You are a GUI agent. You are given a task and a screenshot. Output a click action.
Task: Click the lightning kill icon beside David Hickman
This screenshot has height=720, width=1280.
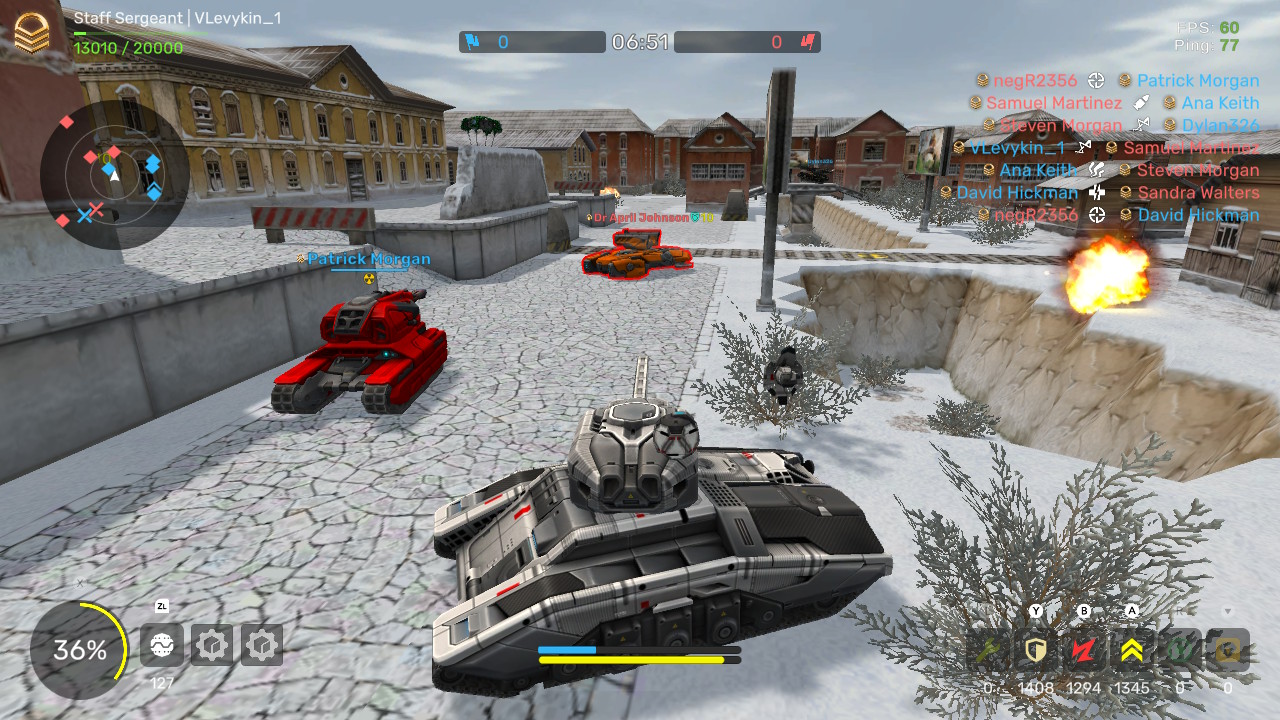[1096, 193]
